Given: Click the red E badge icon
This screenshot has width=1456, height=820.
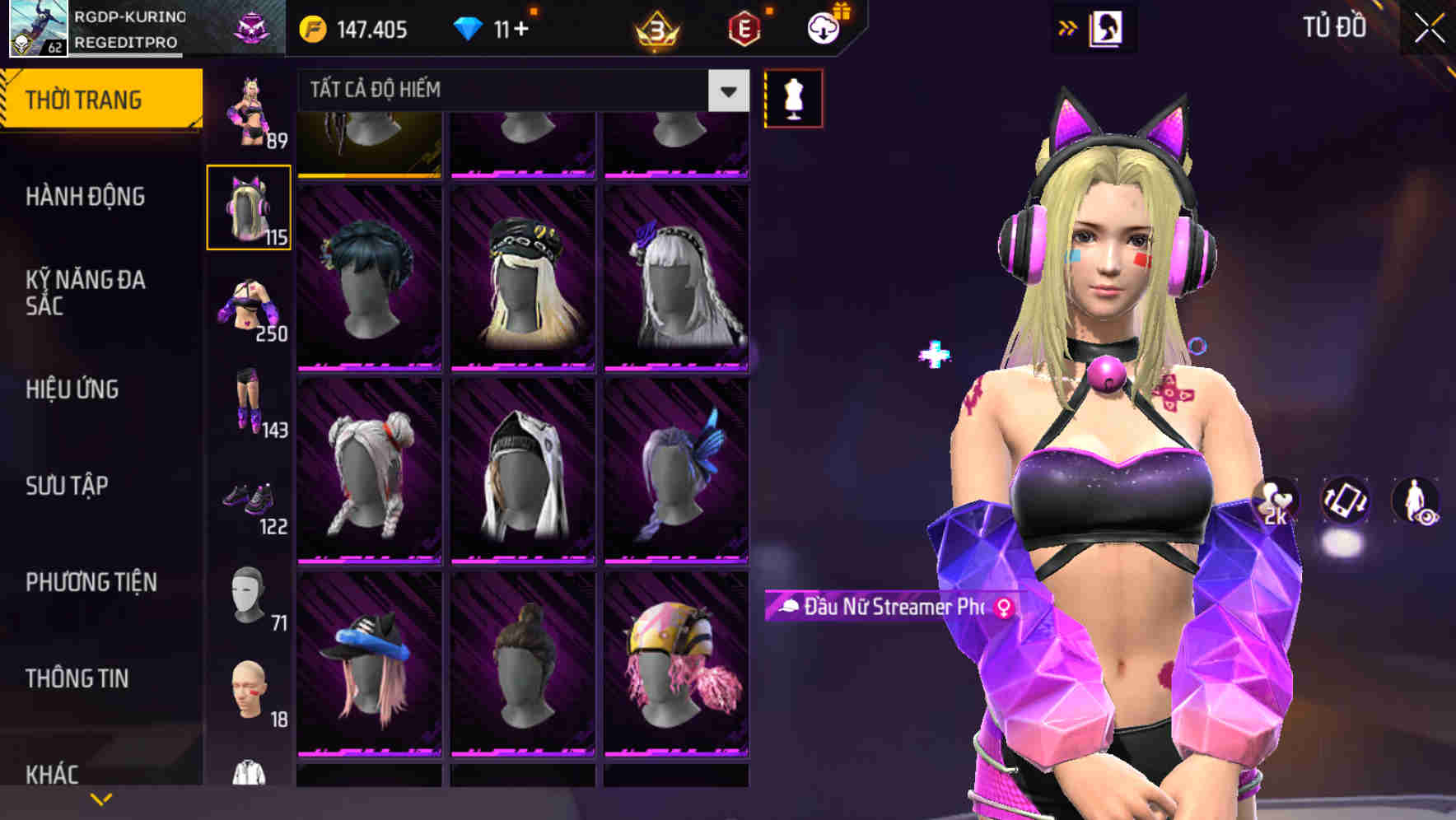Looking at the screenshot, I should pyautogui.click(x=743, y=27).
